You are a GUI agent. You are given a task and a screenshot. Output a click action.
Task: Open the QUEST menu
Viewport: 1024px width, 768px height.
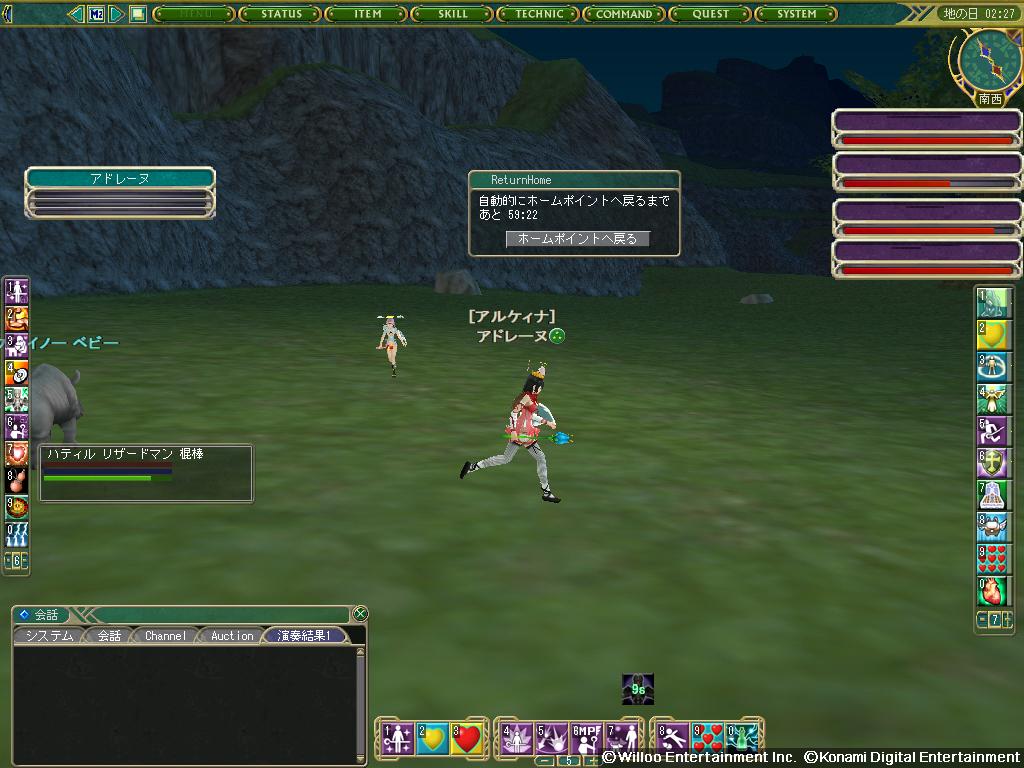pyautogui.click(x=710, y=14)
